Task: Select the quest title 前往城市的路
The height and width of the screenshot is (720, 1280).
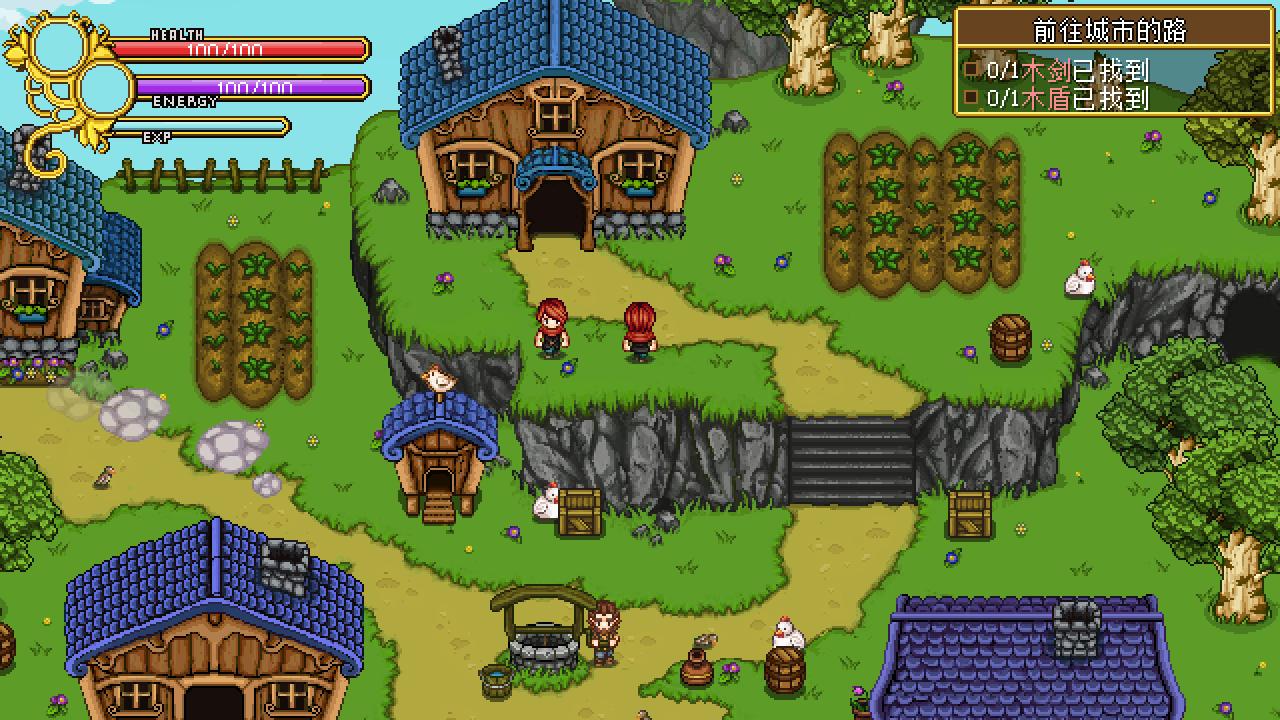Action: pyautogui.click(x=1109, y=31)
